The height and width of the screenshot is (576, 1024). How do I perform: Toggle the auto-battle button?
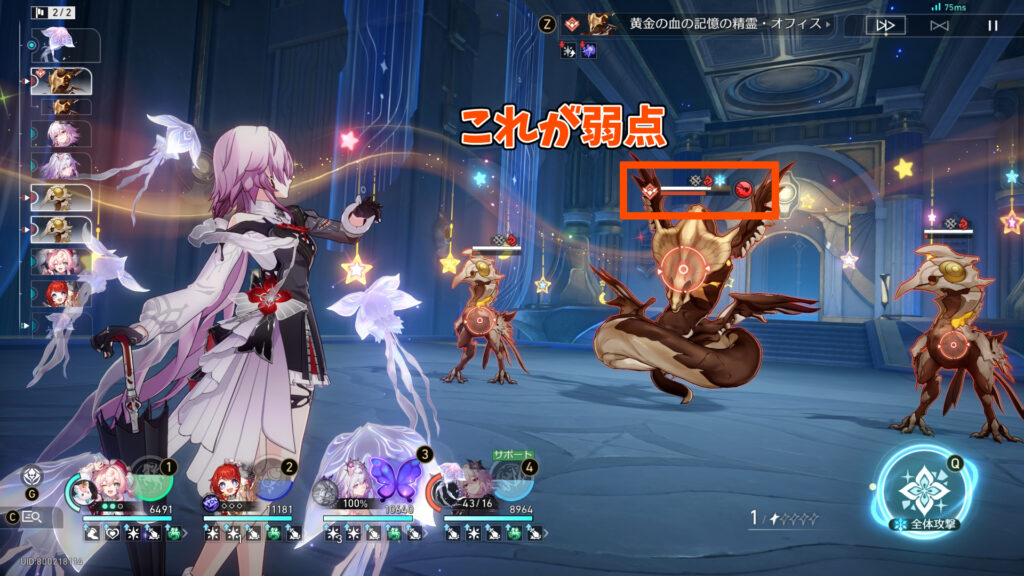tap(939, 26)
